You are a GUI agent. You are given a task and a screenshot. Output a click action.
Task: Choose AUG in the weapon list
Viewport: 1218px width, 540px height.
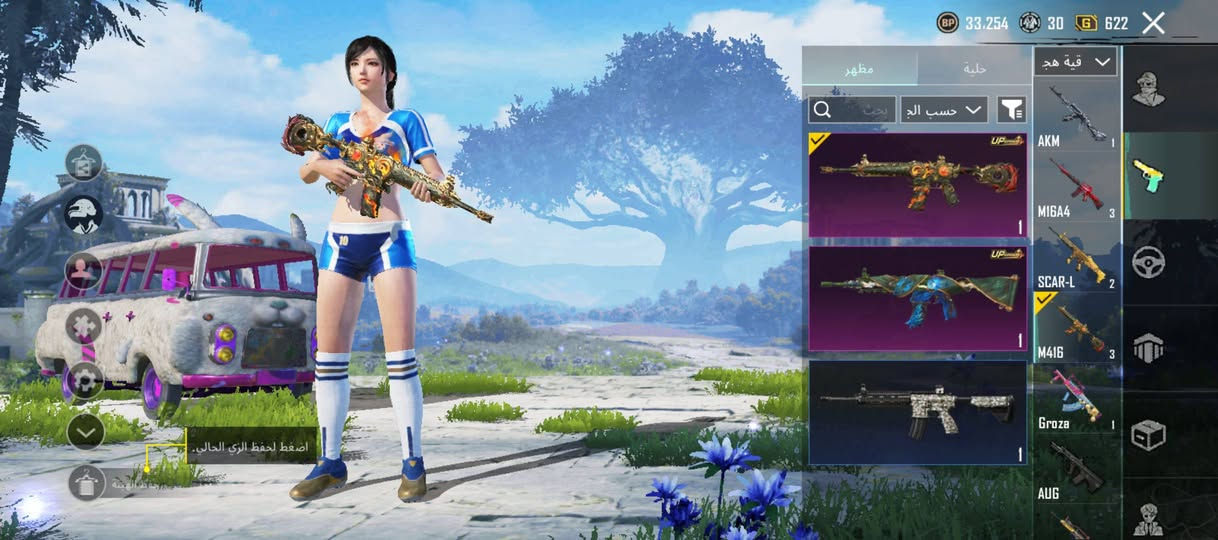click(1076, 469)
